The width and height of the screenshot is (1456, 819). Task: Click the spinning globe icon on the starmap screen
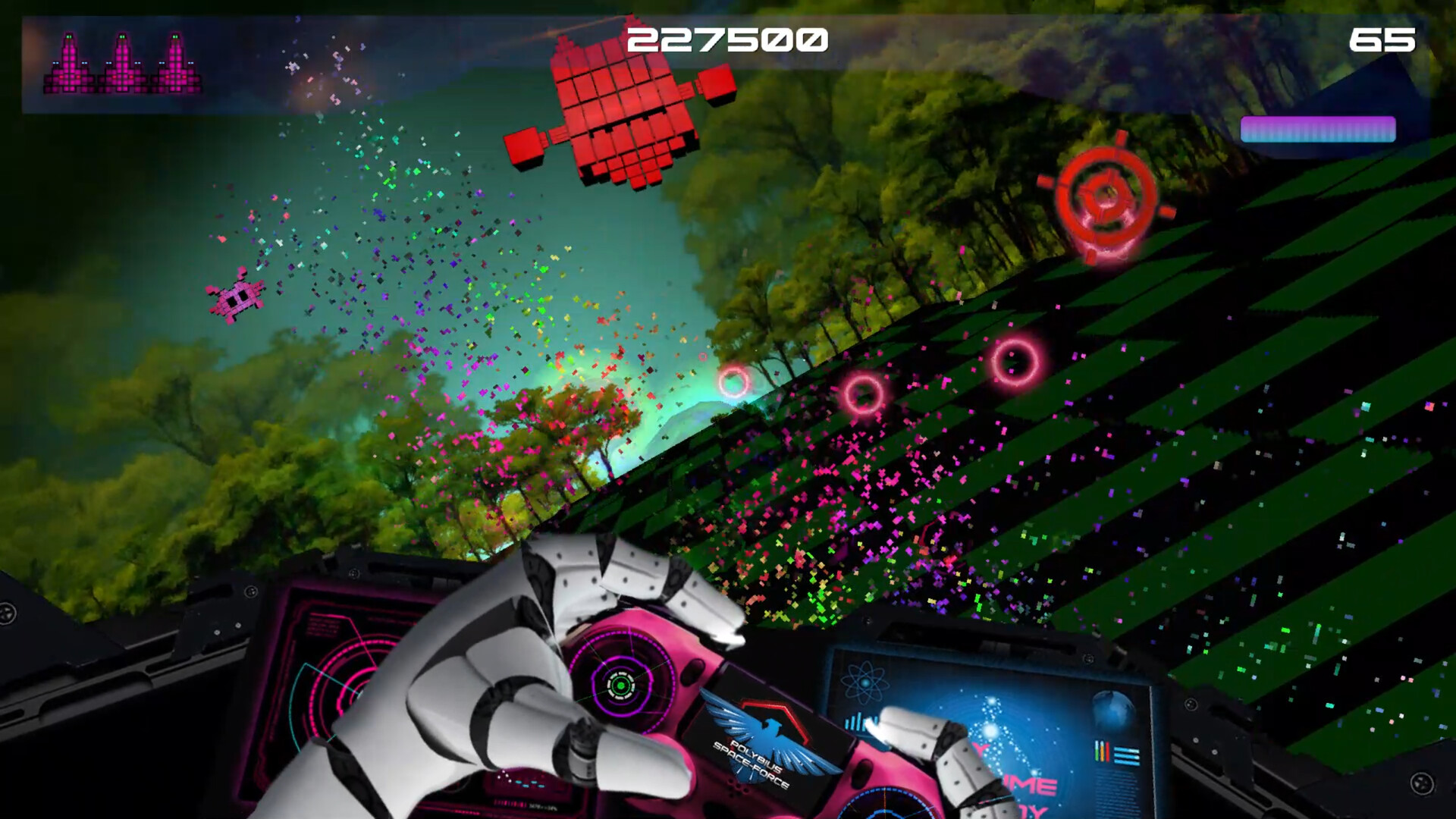pos(1112,710)
